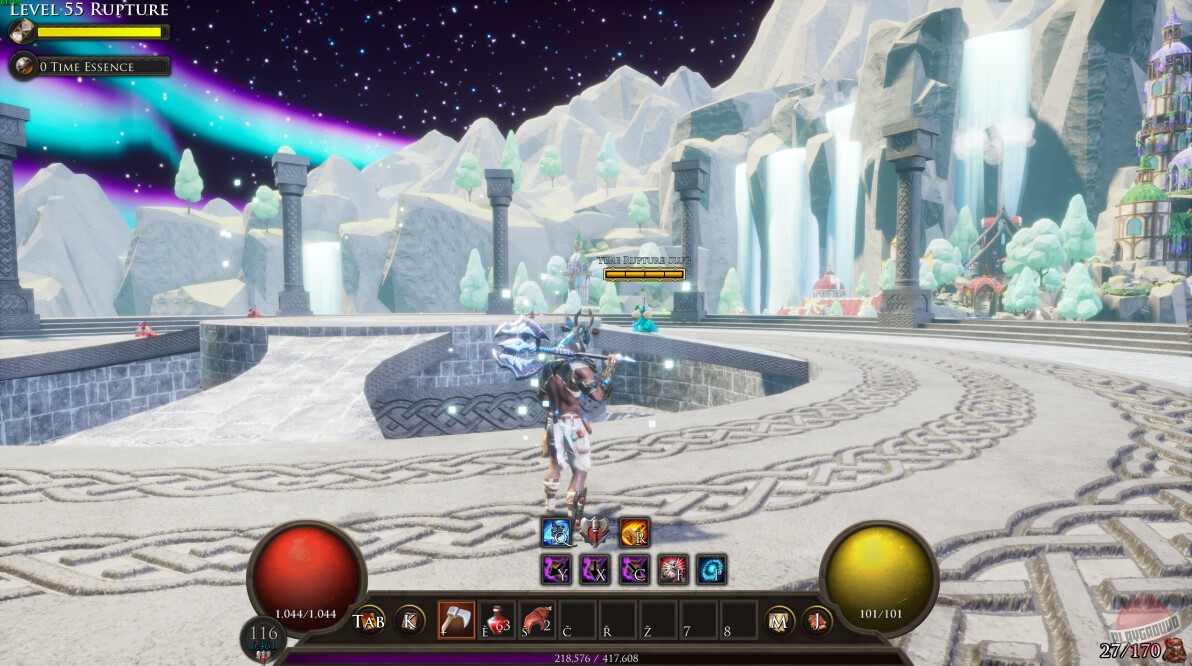Use the red health potion slot
Screen dimensions: 1192x666
[x=497, y=619]
